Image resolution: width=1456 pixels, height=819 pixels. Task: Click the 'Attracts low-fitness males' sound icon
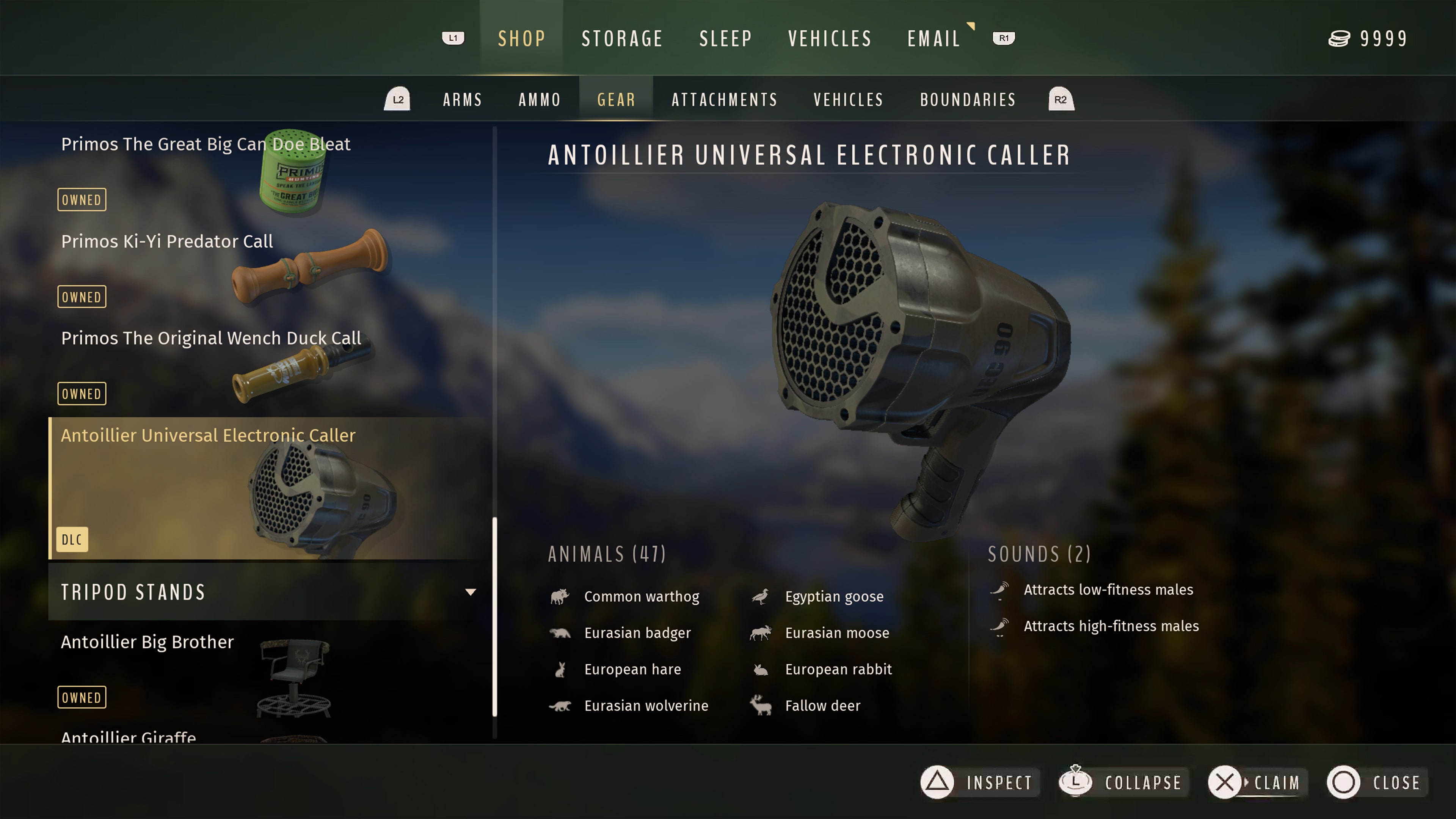tap(999, 590)
